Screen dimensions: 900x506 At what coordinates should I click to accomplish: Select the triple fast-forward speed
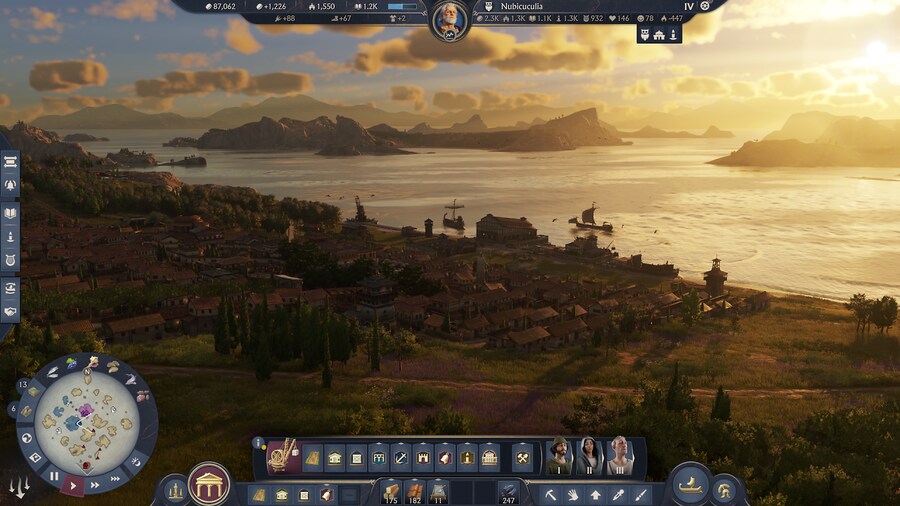click(x=113, y=477)
